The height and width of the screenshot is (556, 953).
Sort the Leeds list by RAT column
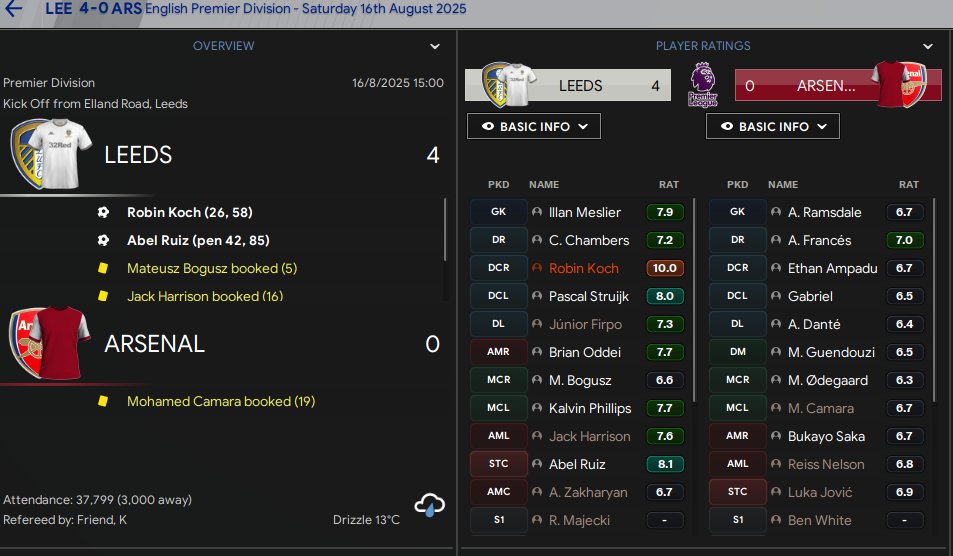click(x=668, y=185)
